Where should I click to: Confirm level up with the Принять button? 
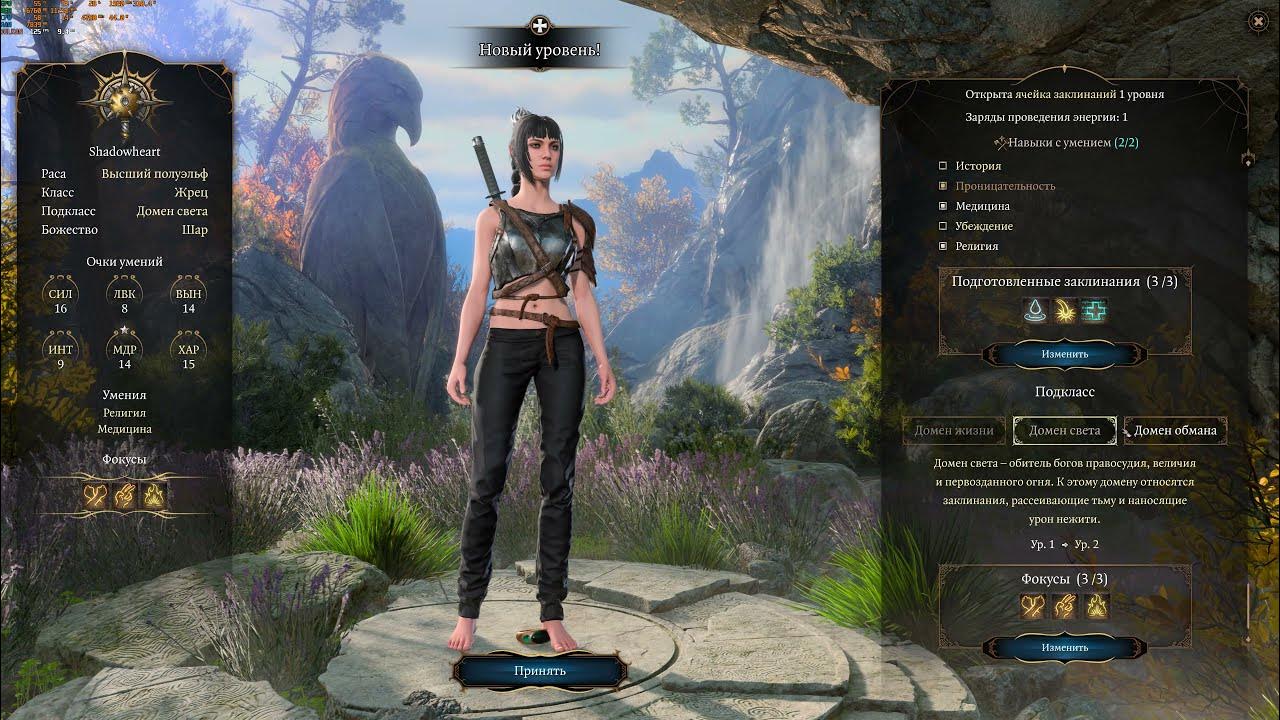(540, 671)
